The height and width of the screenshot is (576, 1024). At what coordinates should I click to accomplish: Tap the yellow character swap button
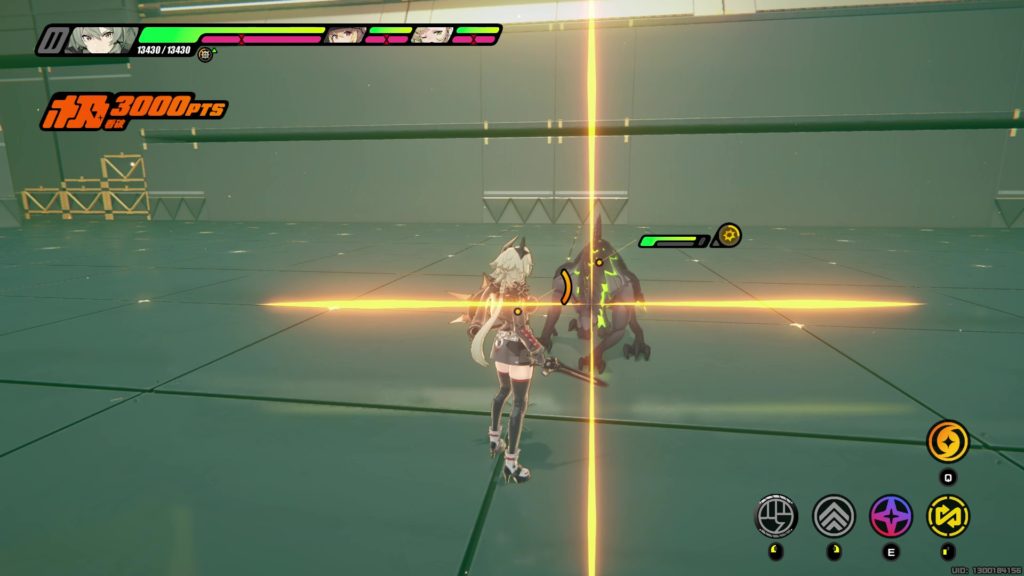947,516
